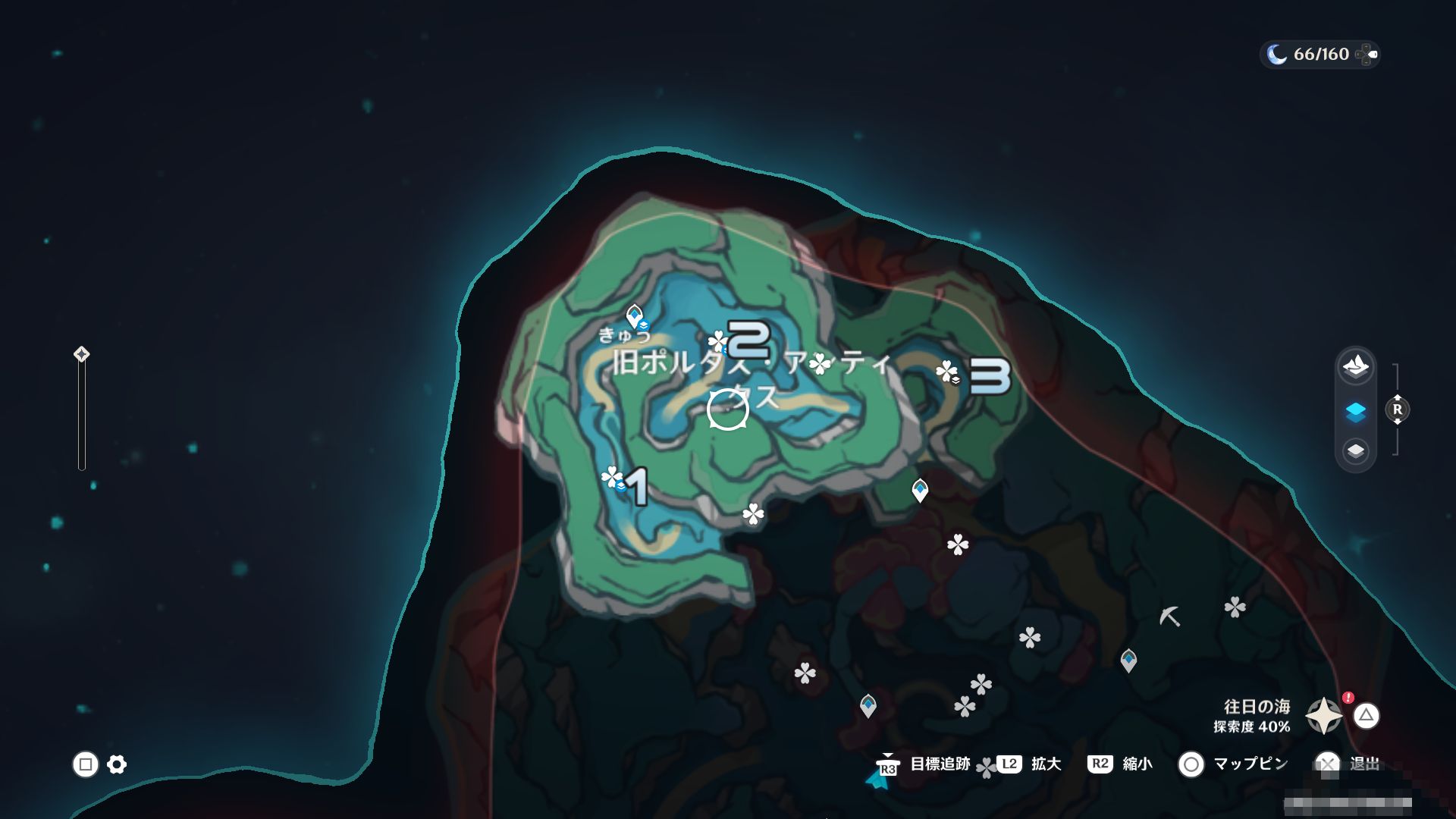Select the clover marker beside number 3
1456x819 pixels.
(946, 372)
